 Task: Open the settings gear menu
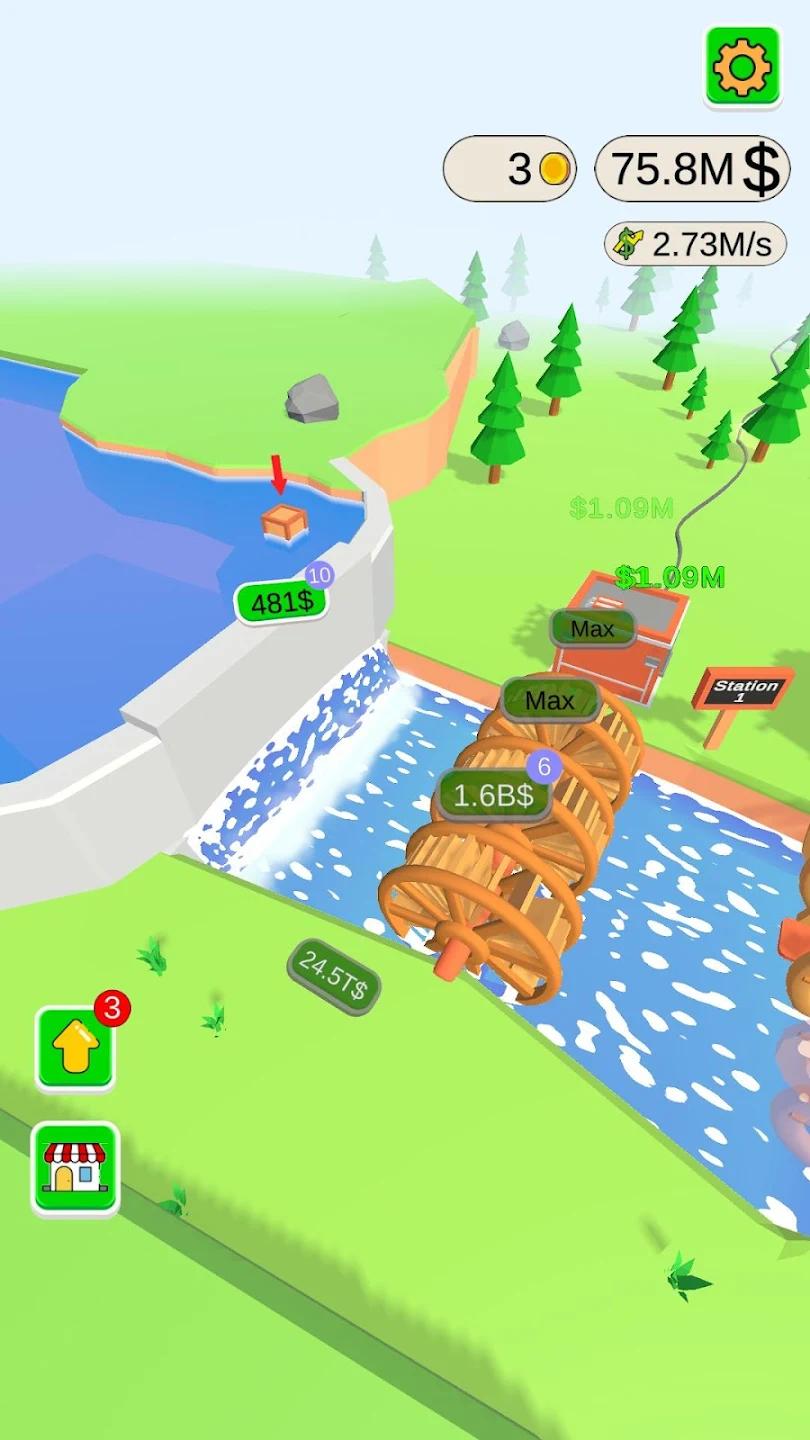point(742,66)
